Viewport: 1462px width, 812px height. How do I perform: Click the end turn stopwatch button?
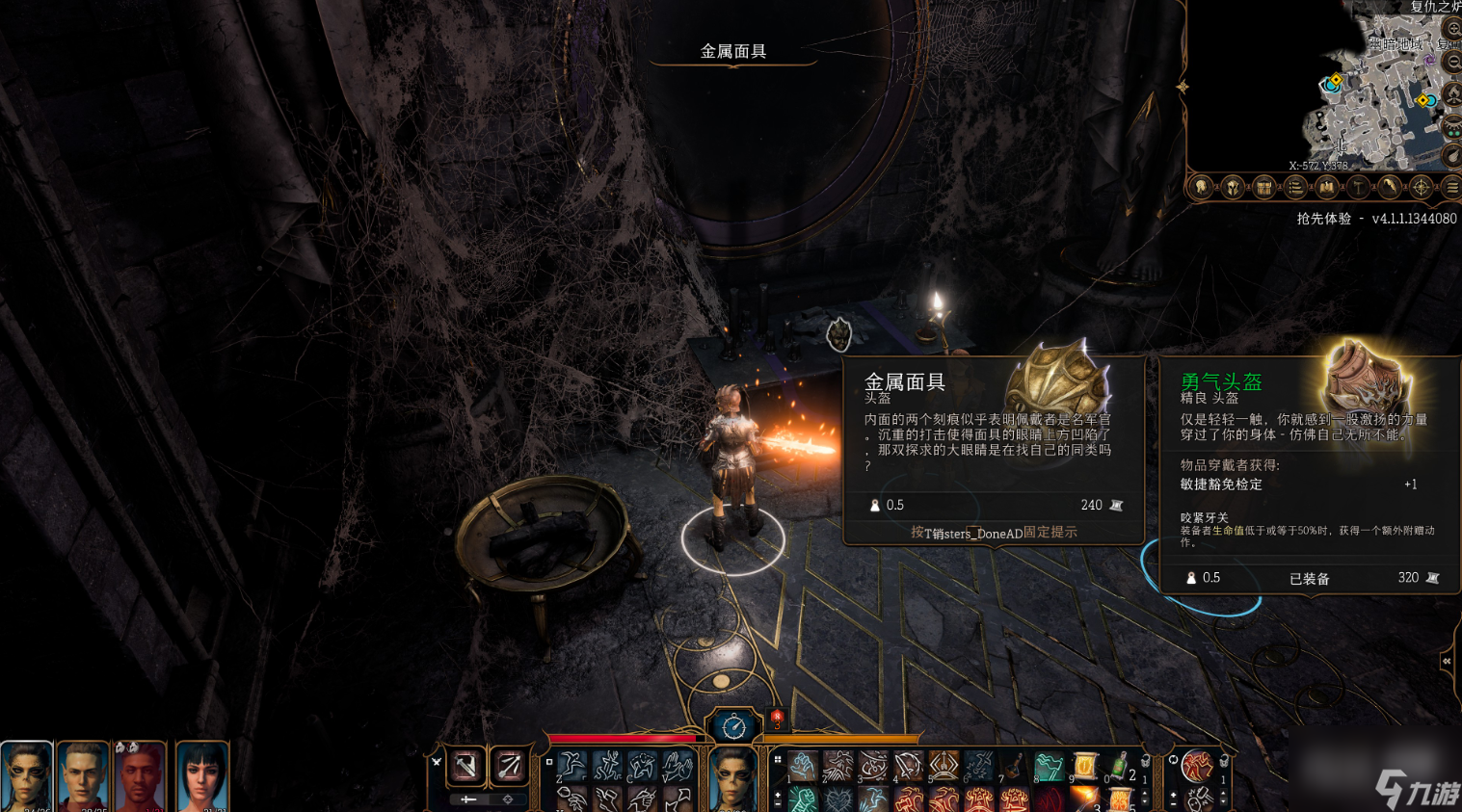click(733, 727)
